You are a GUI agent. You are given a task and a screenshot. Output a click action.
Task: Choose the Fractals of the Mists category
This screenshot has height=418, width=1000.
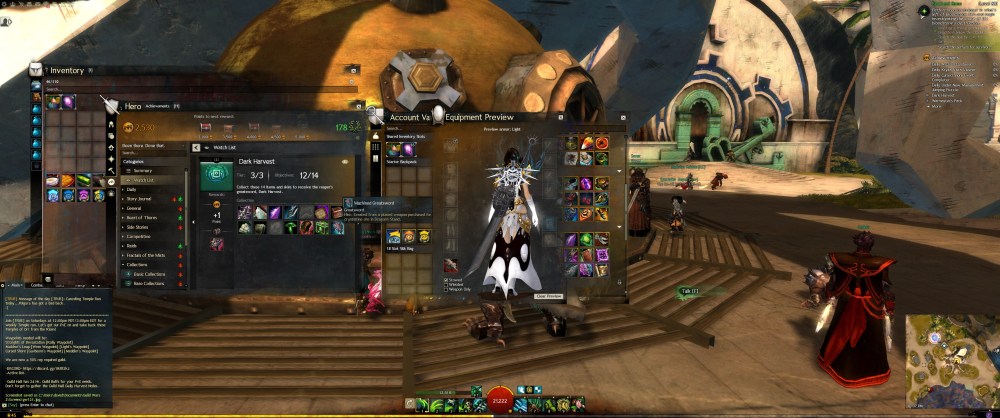click(x=146, y=255)
